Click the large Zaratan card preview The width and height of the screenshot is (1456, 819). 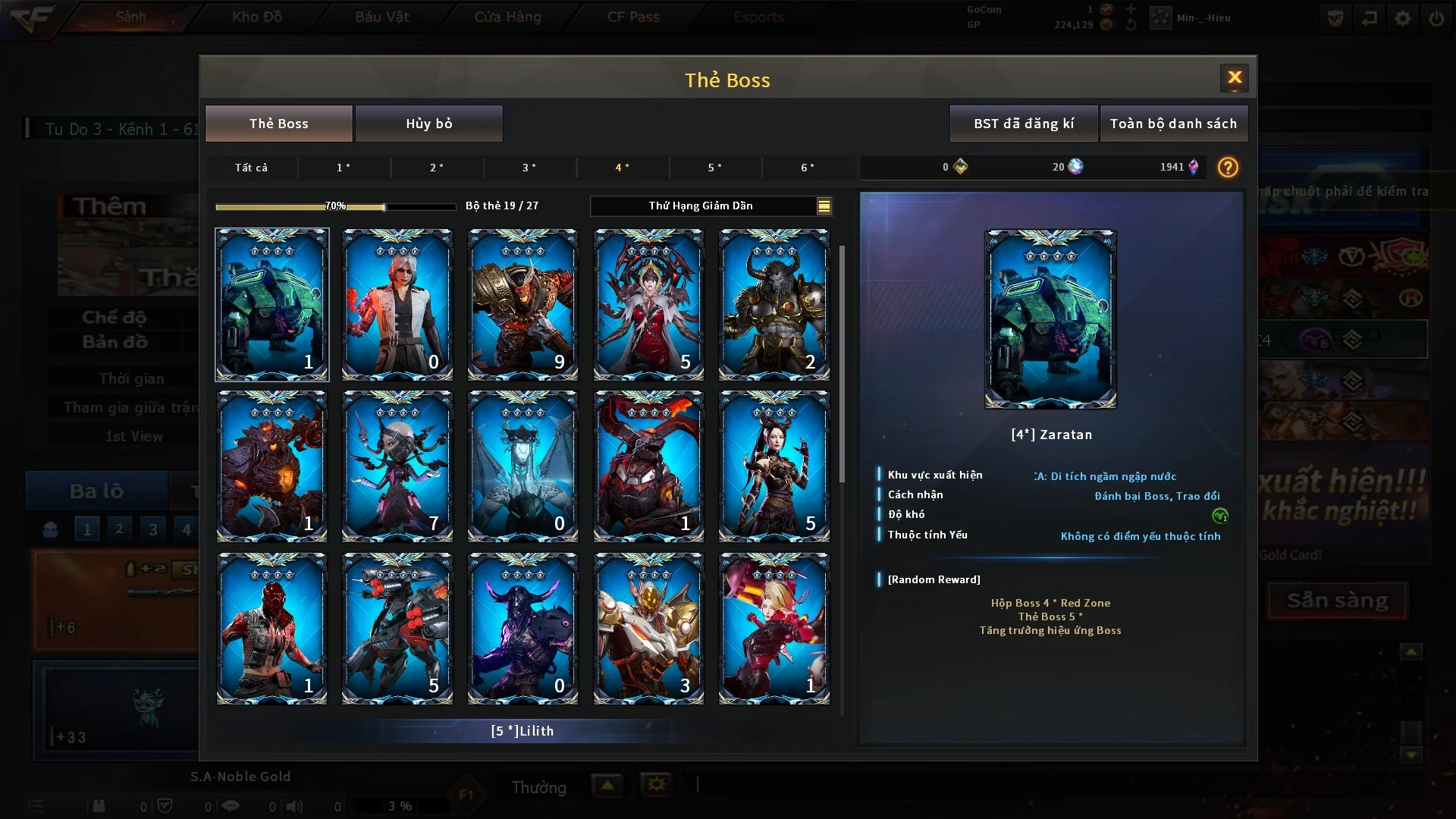tap(1050, 319)
